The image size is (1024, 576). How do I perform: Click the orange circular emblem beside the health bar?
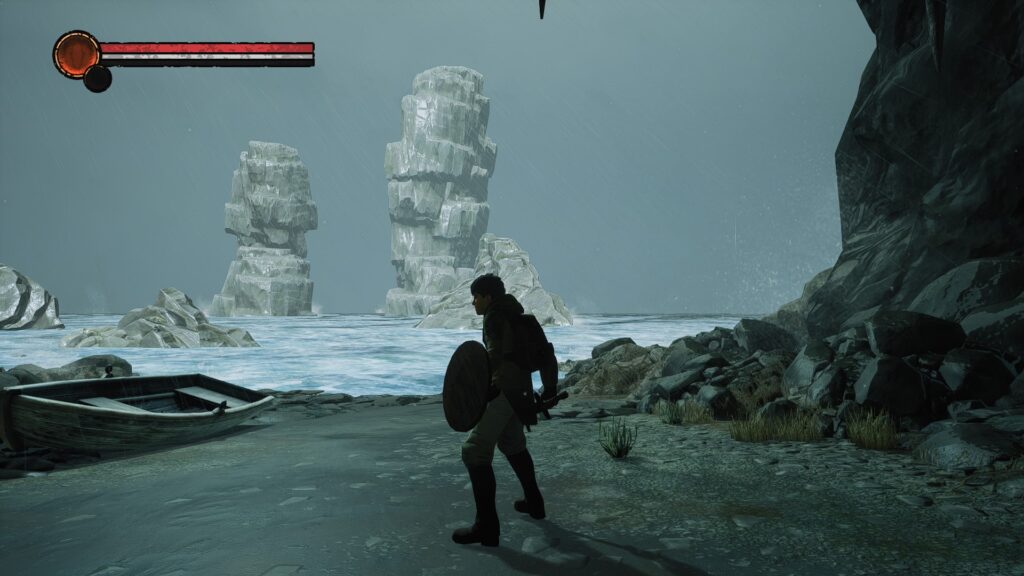click(x=76, y=53)
